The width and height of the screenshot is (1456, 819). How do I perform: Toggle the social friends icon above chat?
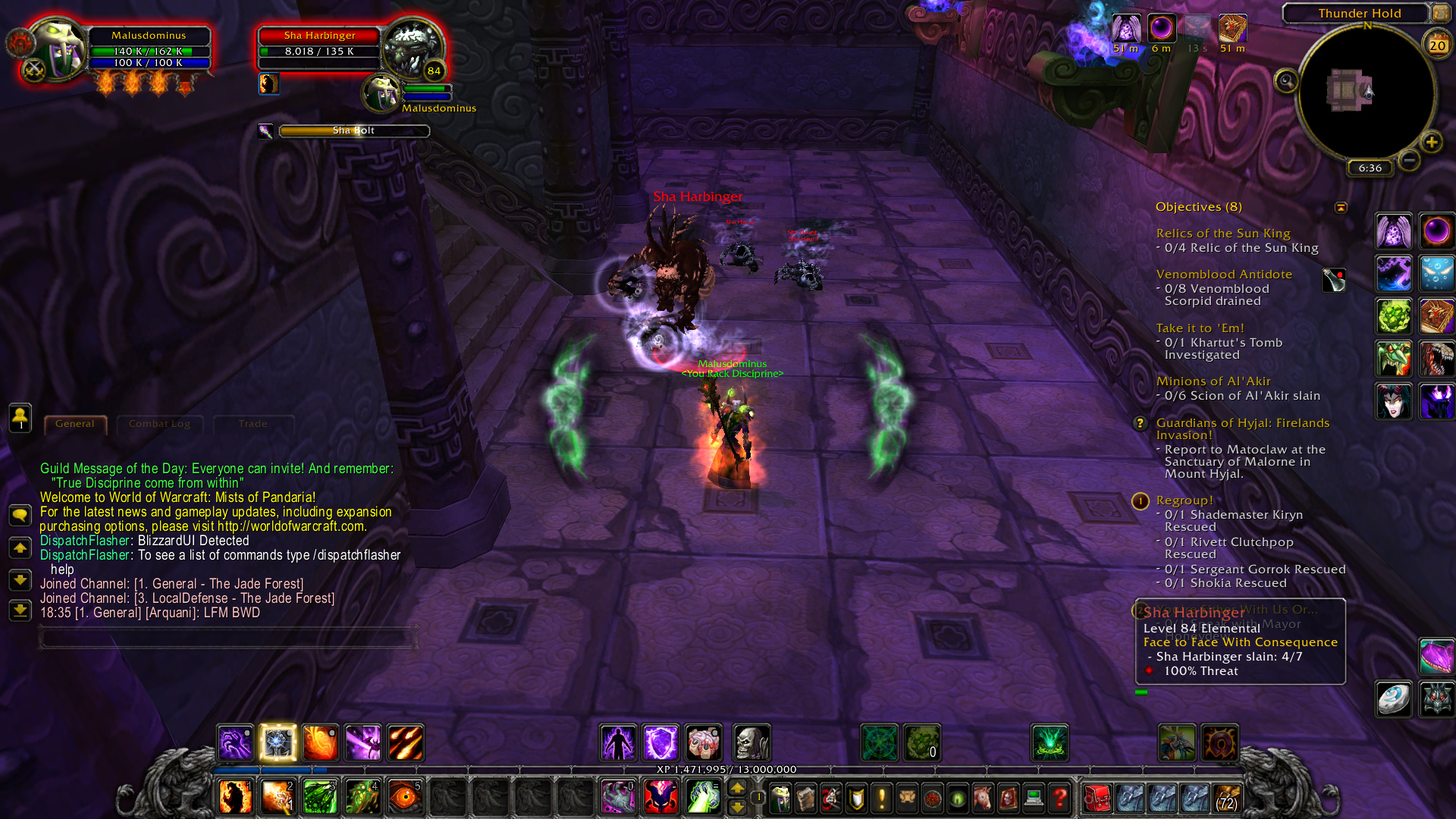pyautogui.click(x=20, y=417)
